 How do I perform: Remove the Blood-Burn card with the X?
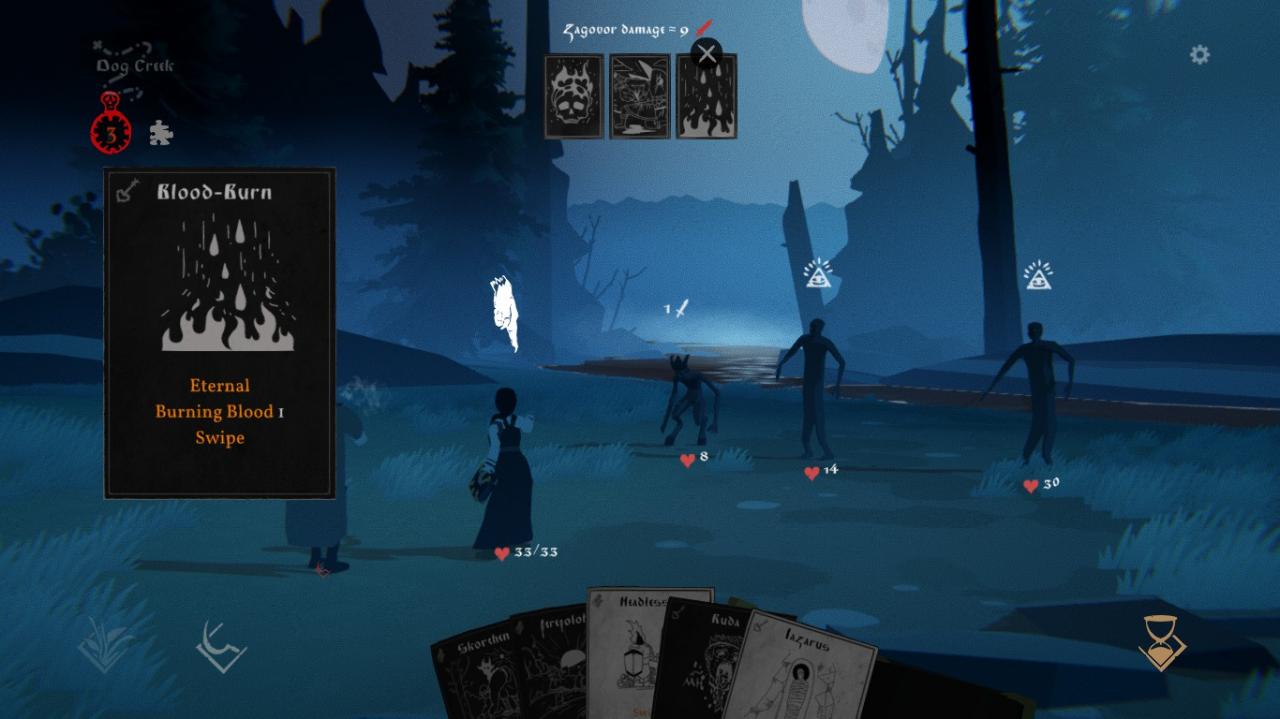(707, 54)
